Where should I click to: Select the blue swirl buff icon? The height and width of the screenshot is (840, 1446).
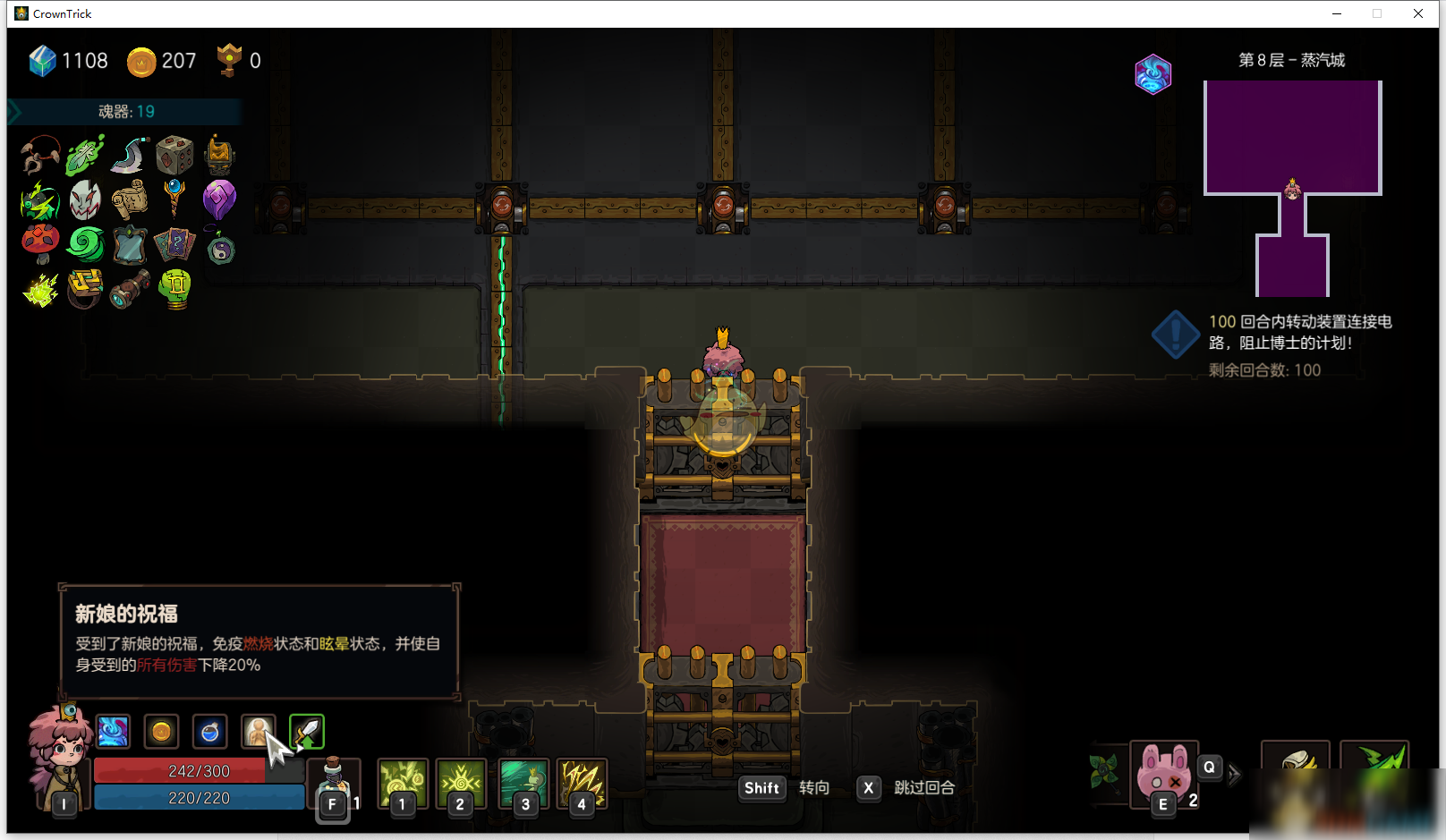point(113,732)
